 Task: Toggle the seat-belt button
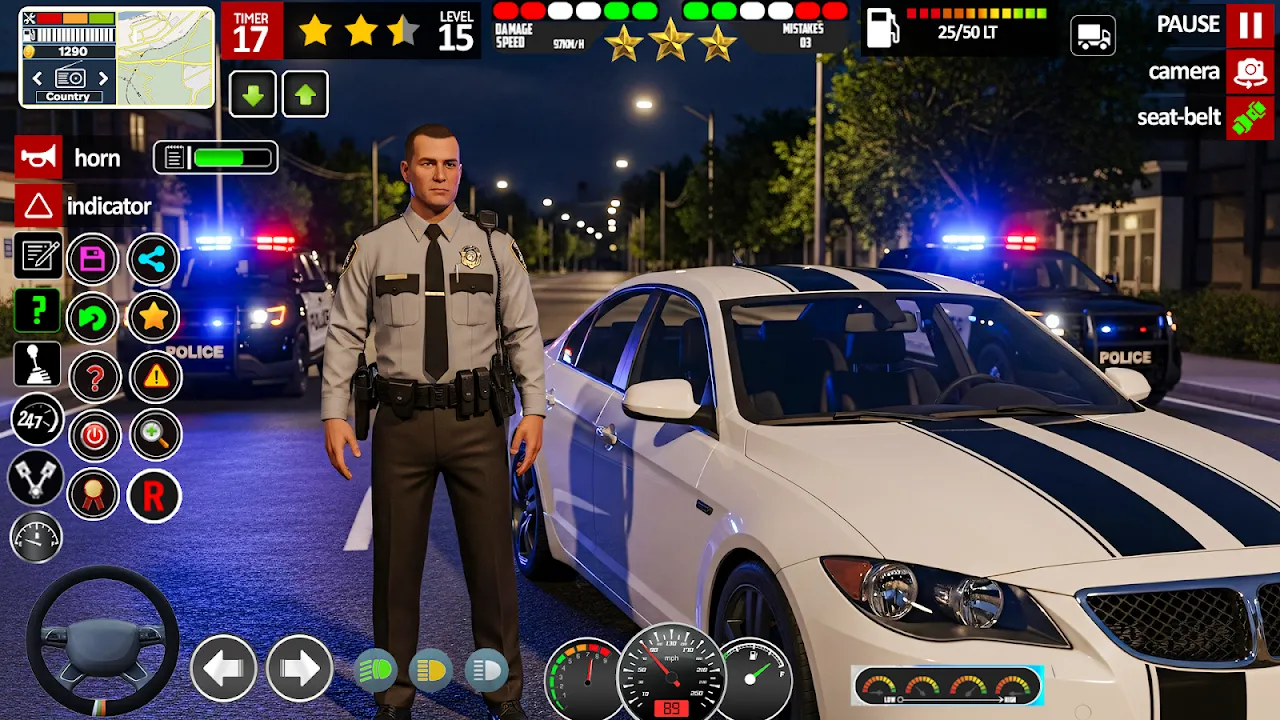1250,117
